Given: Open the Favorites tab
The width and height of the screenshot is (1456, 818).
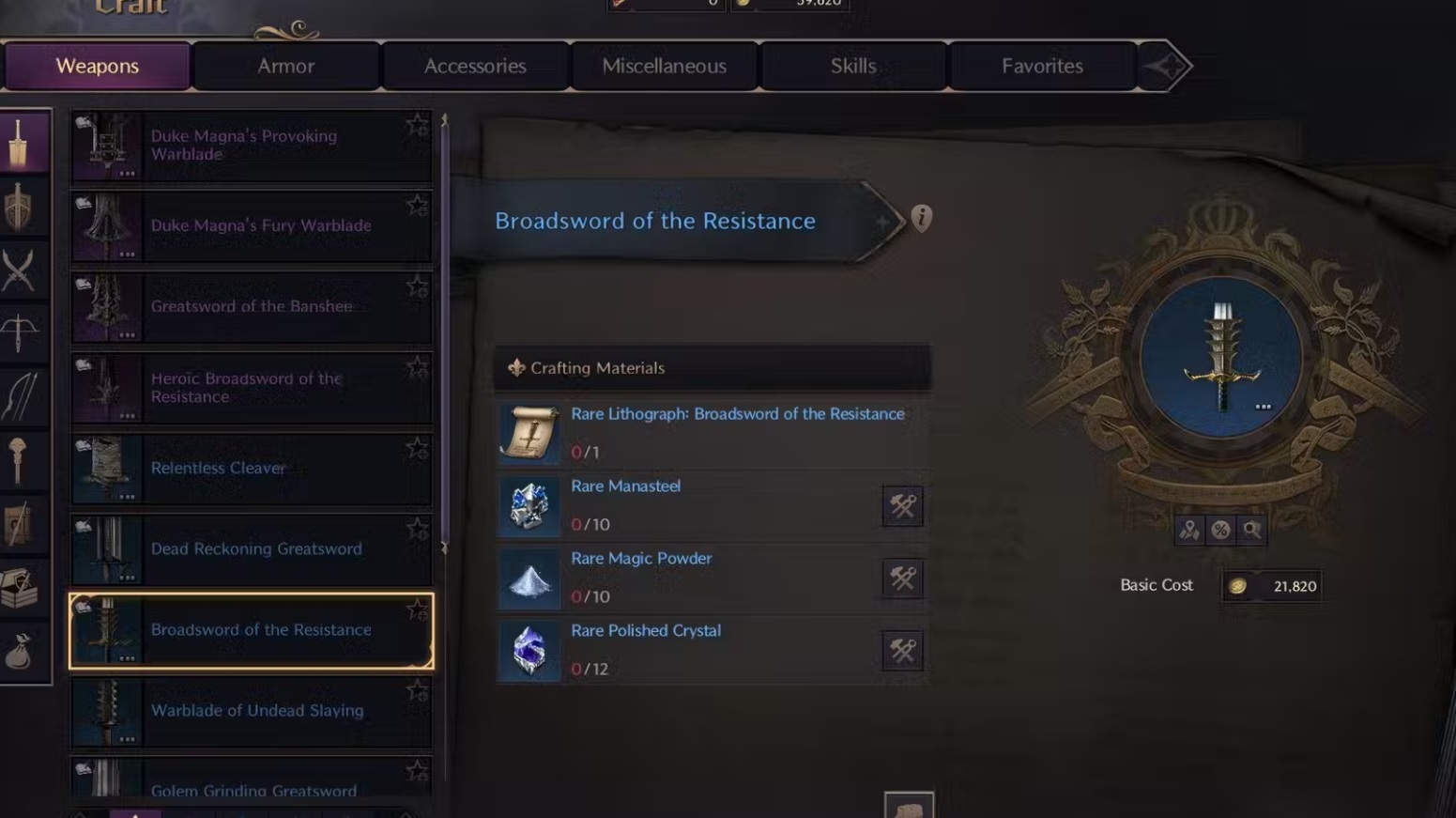Looking at the screenshot, I should [x=1041, y=66].
